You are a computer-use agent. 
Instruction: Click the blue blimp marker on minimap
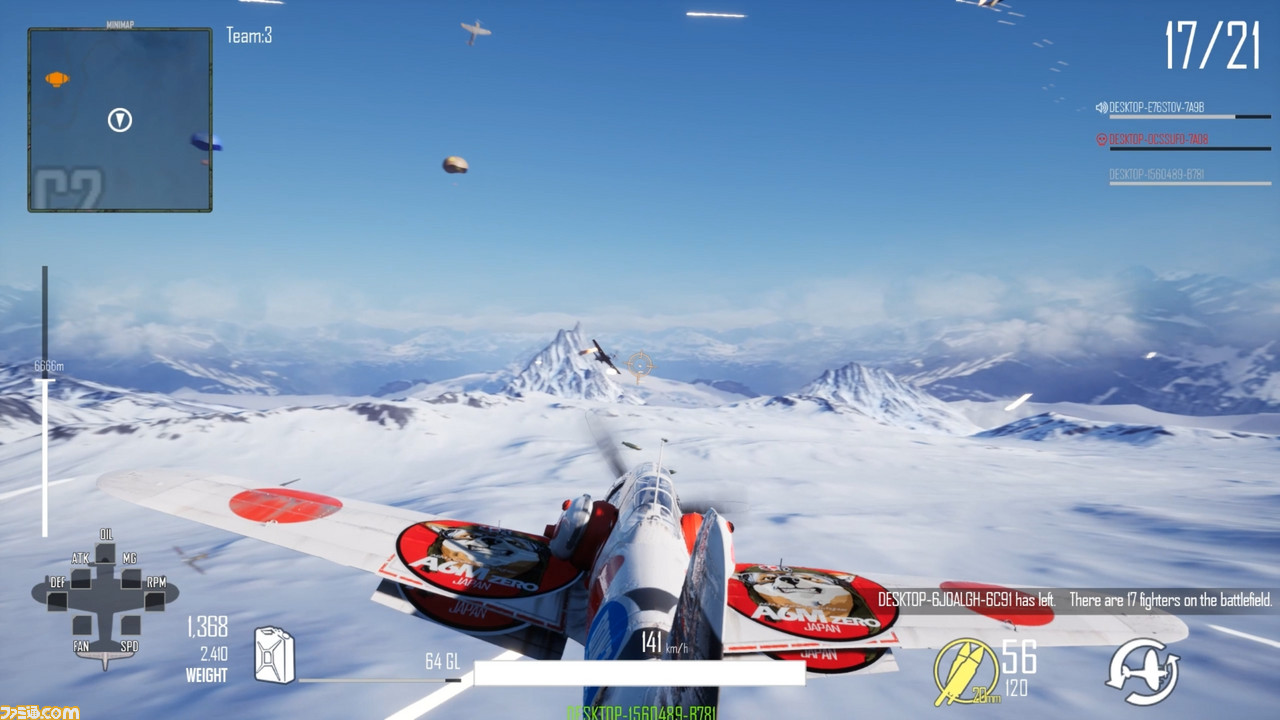[x=205, y=142]
